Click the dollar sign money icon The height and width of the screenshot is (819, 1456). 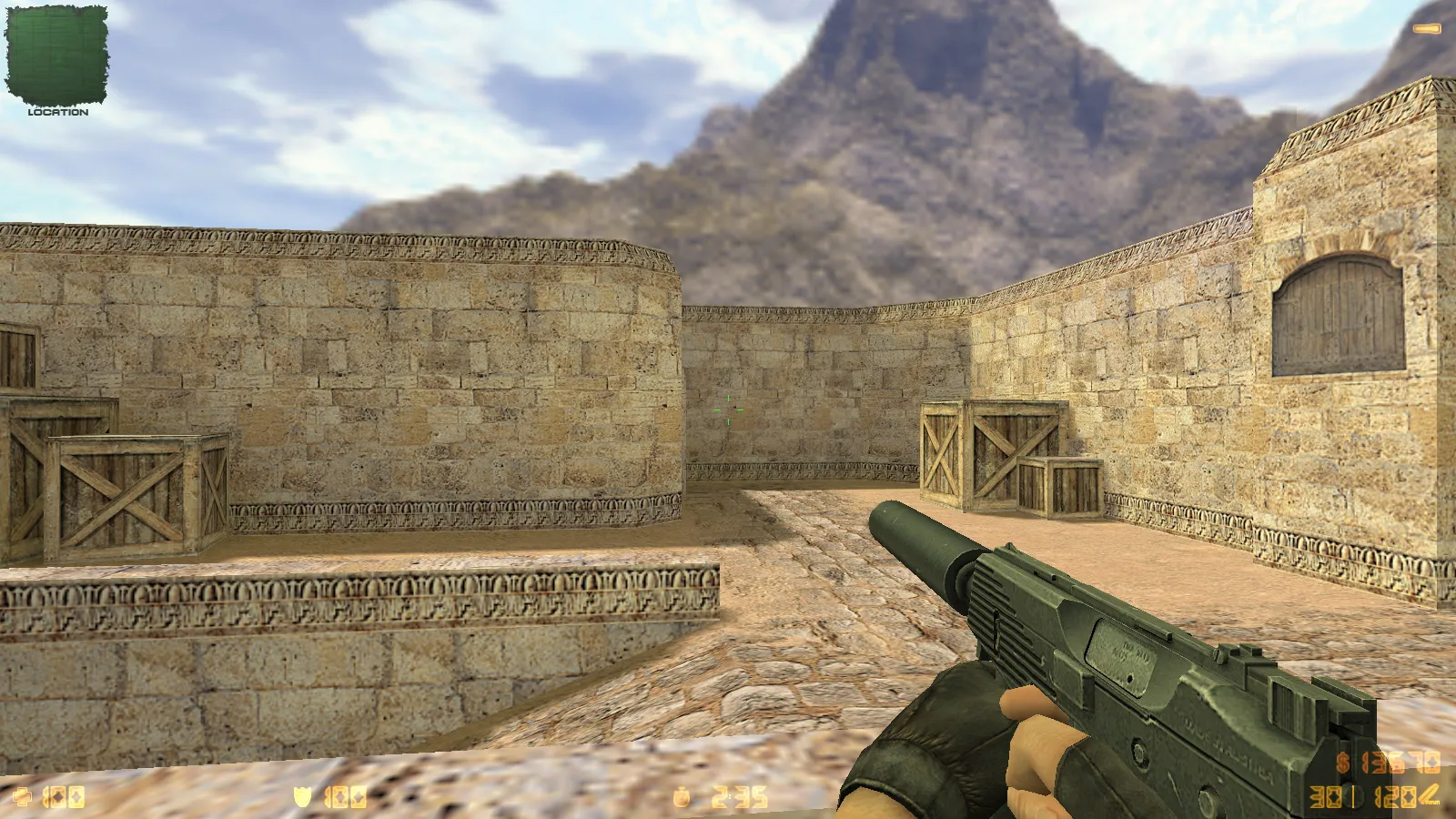pyautogui.click(x=1342, y=762)
